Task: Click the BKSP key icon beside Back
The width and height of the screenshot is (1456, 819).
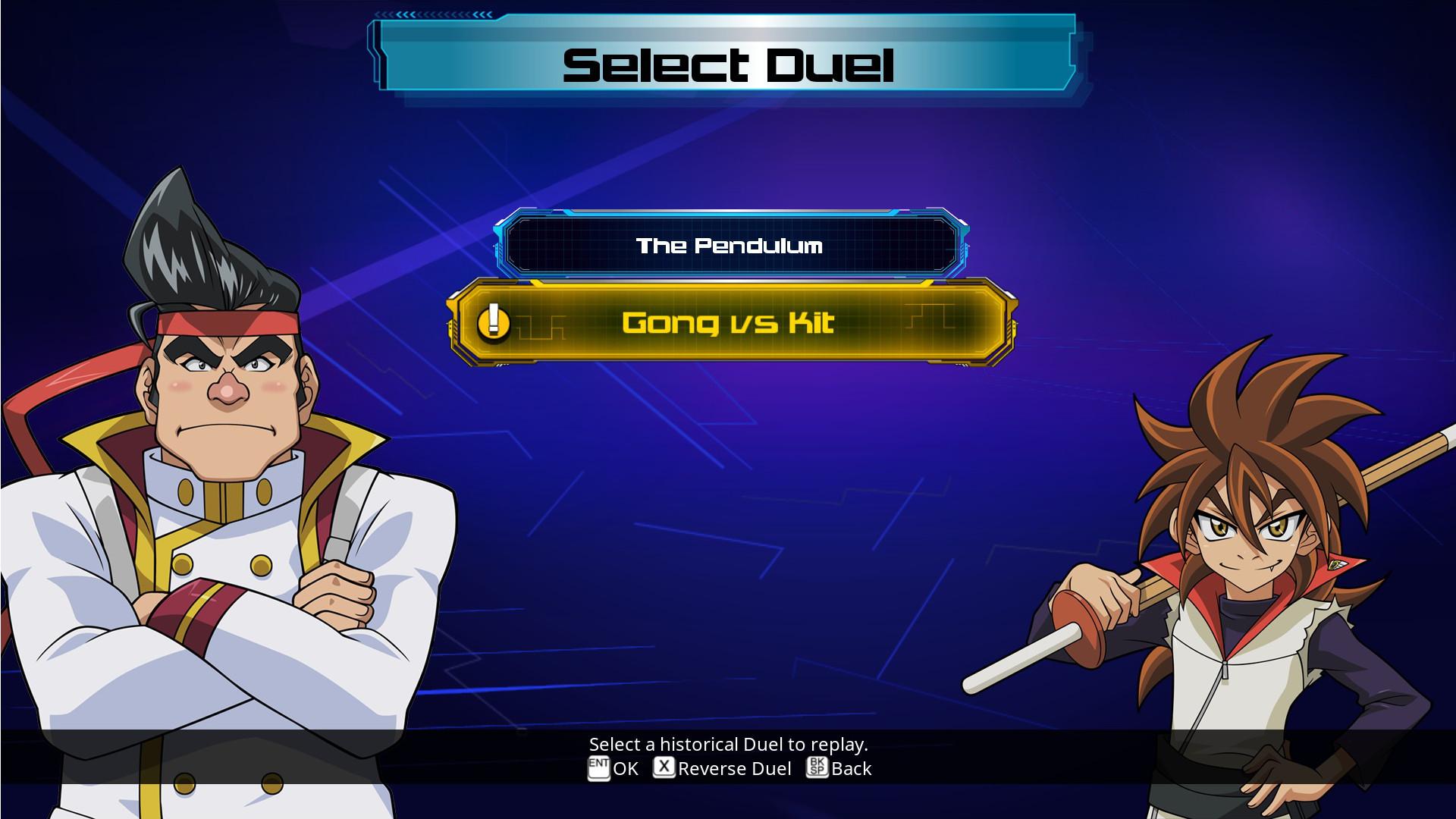Action: 817,768
